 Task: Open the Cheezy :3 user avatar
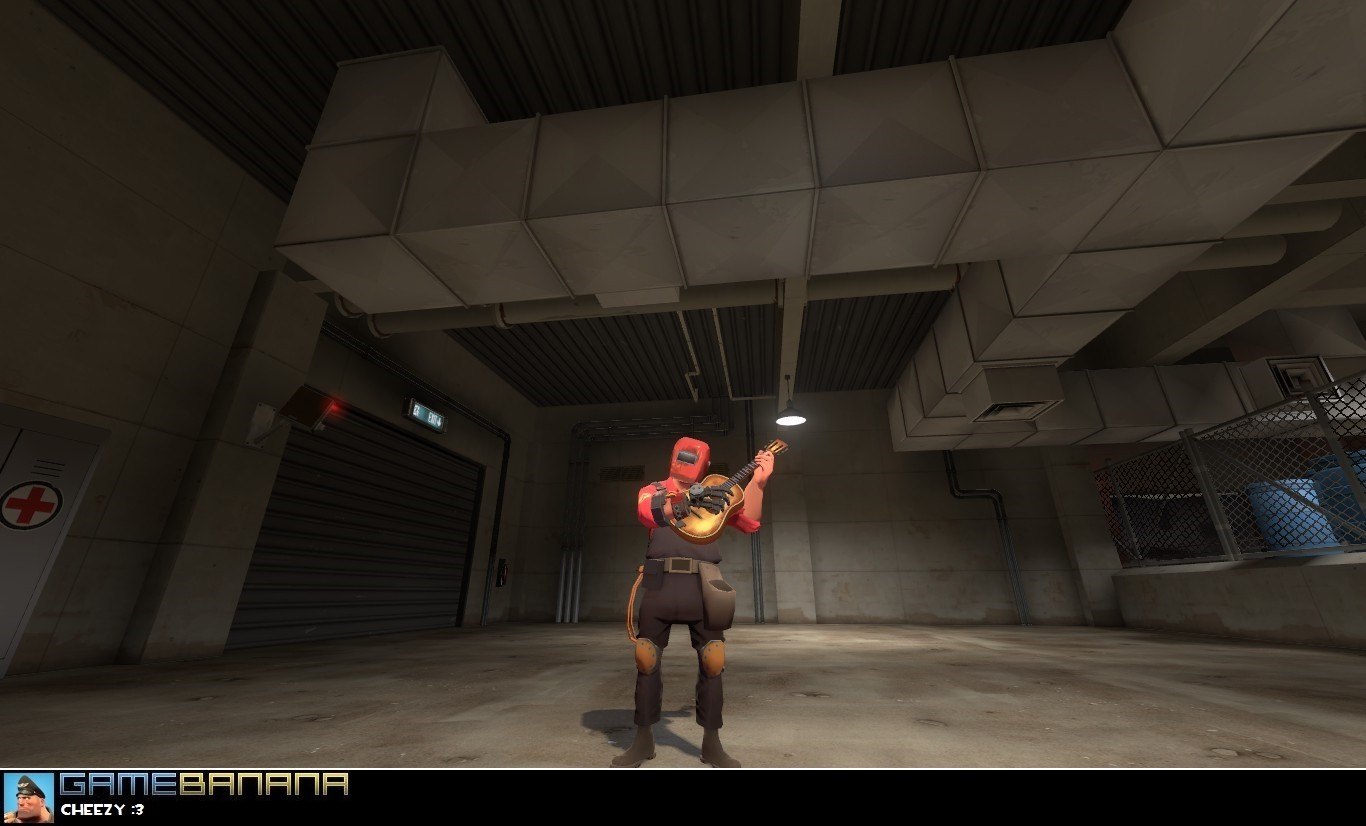[28, 797]
